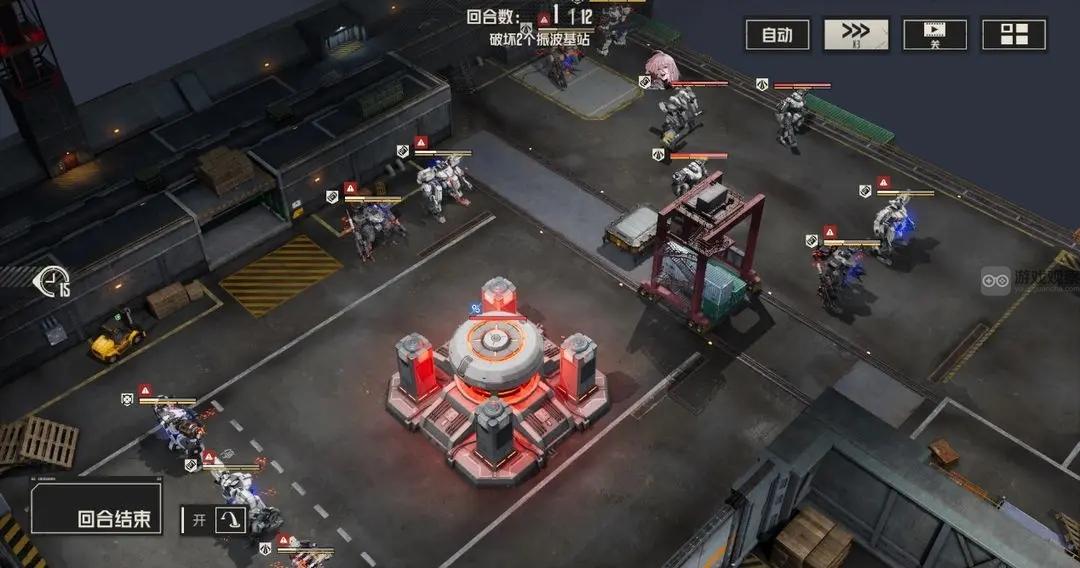Change battle speed with the x3 arrows button
This screenshot has width=1080, height=568.
click(856, 35)
